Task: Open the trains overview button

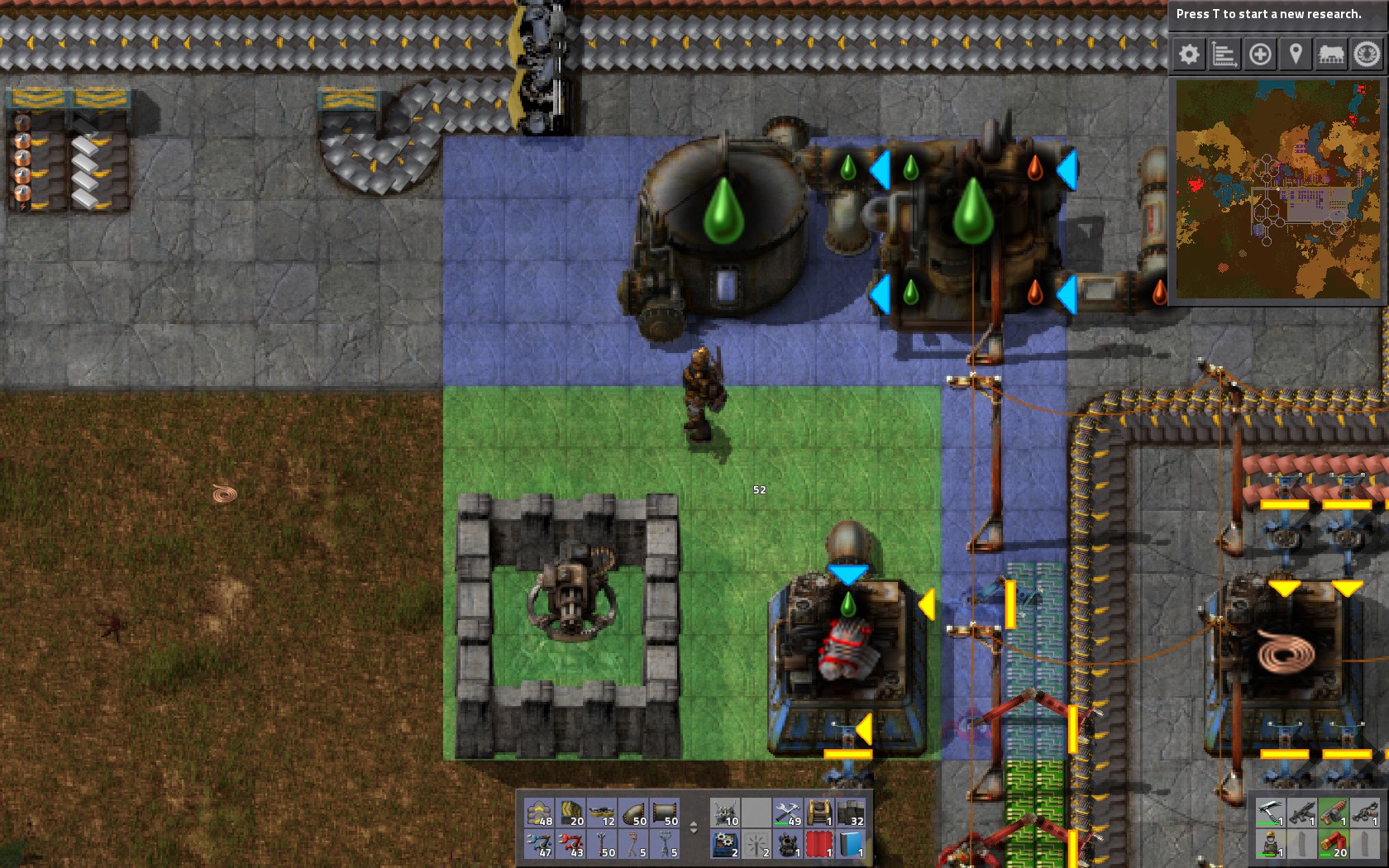Action: click(x=1331, y=55)
